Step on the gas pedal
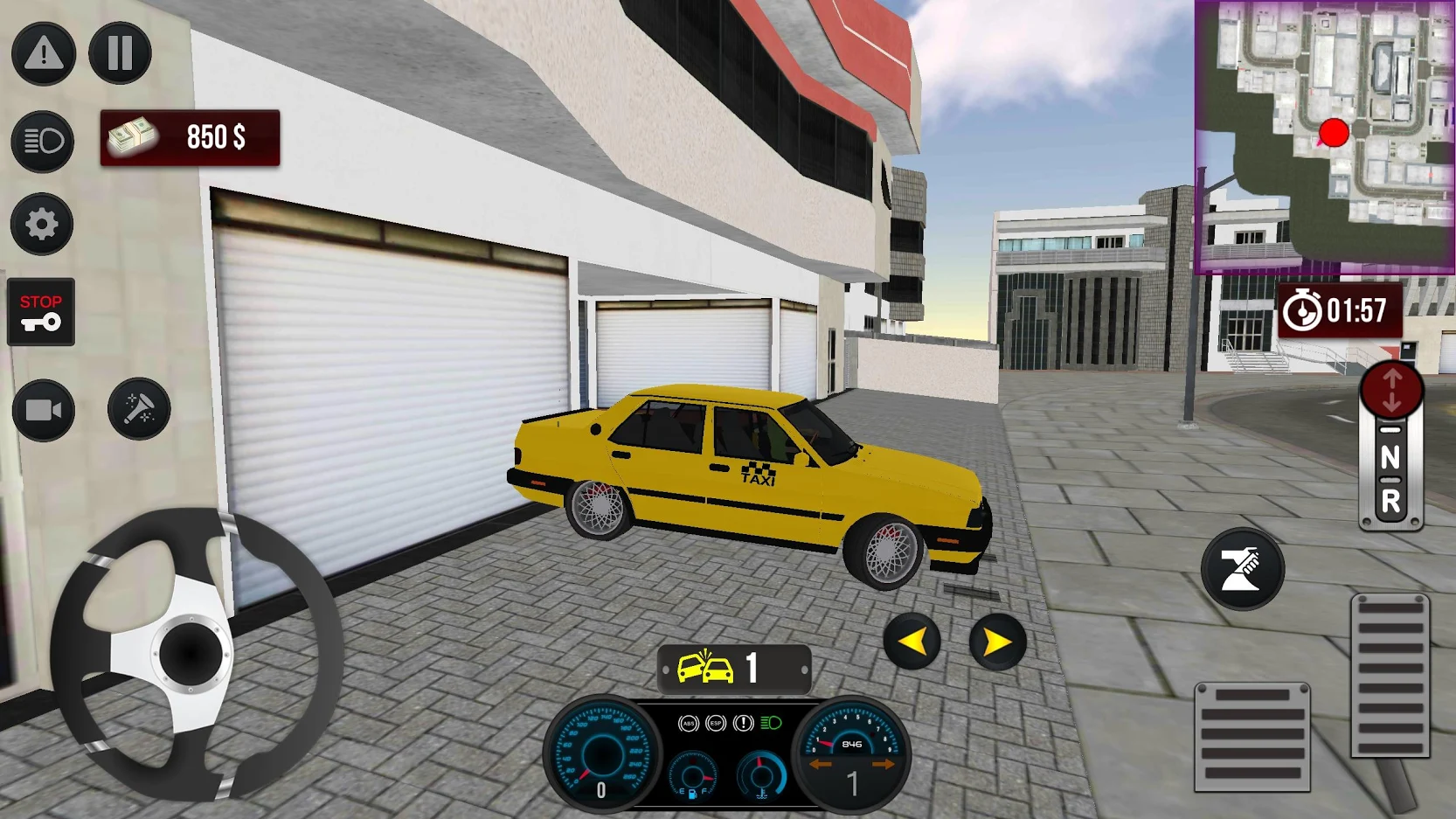 [1390, 676]
